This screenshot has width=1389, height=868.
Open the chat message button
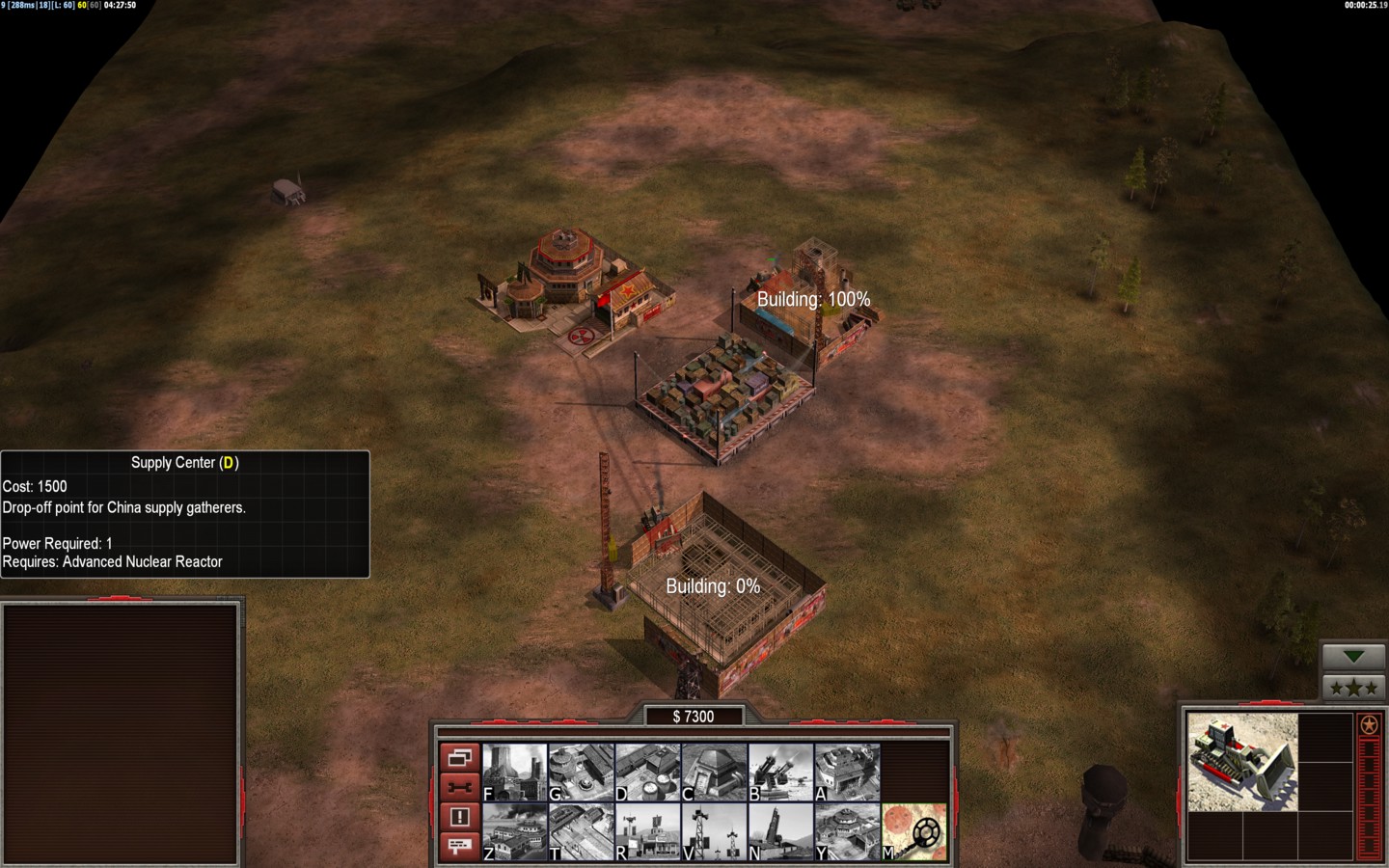coord(459,846)
